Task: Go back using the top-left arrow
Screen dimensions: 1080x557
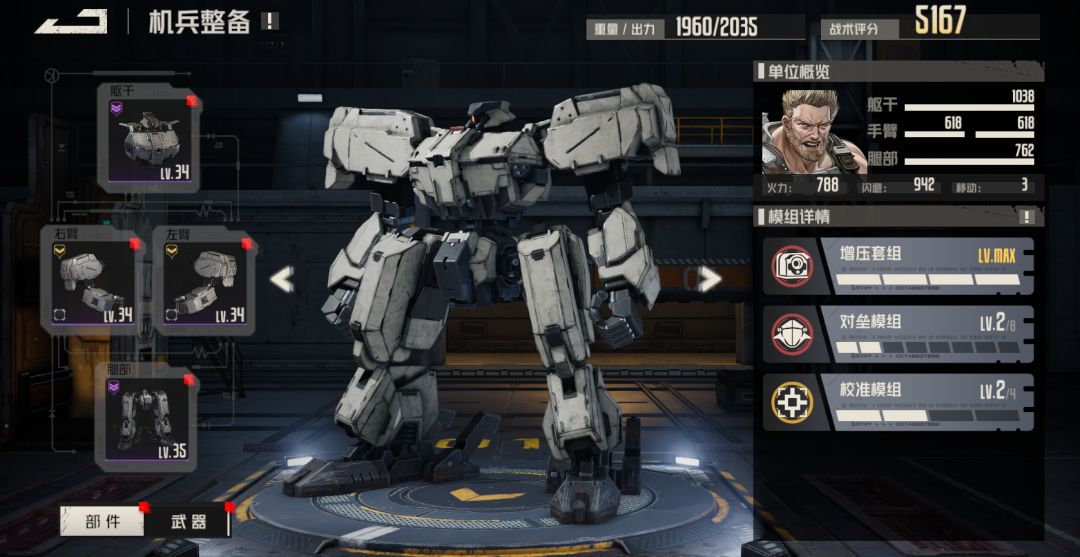Action: 72,21
